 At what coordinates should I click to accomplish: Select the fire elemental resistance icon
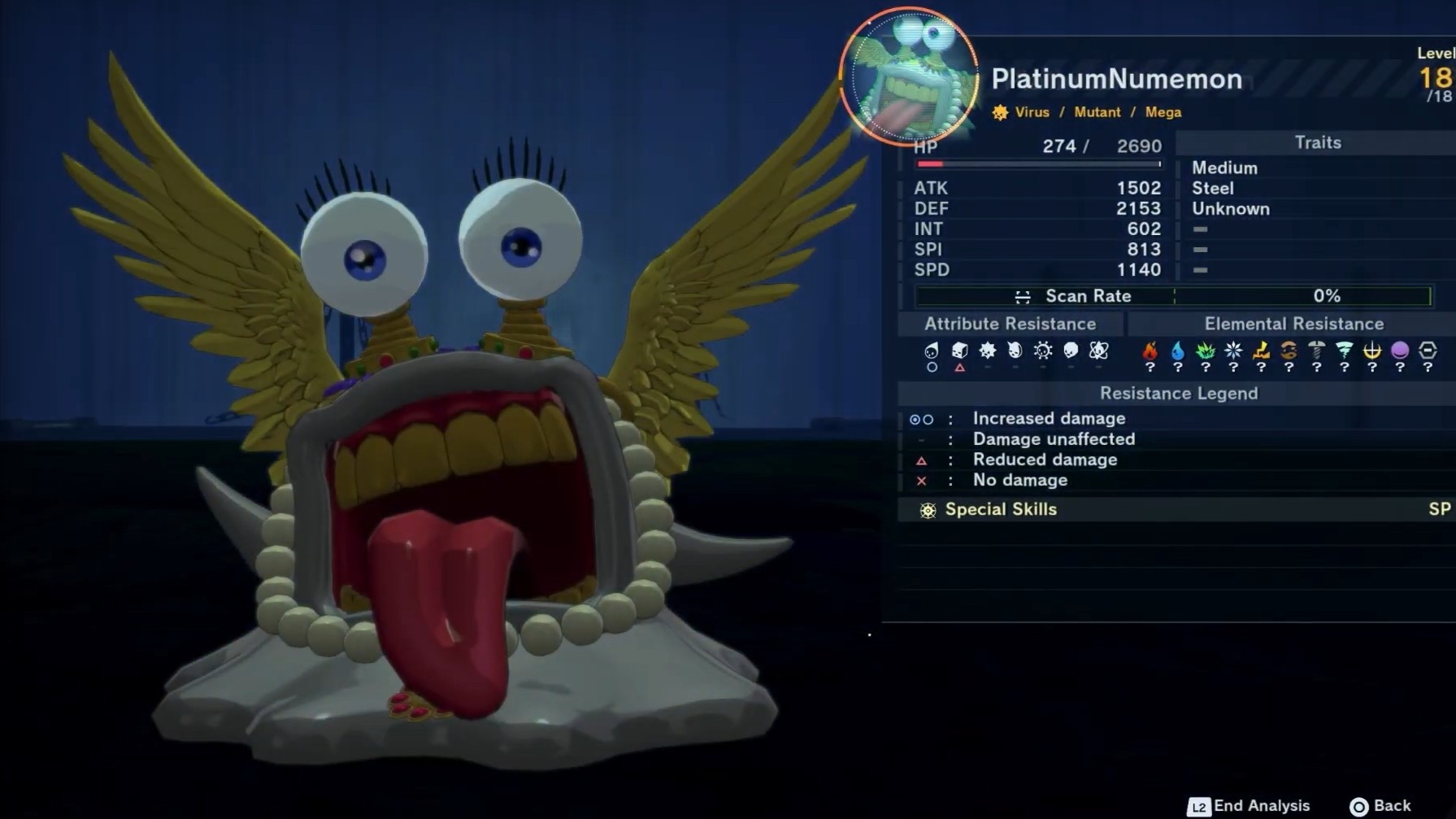click(1150, 351)
